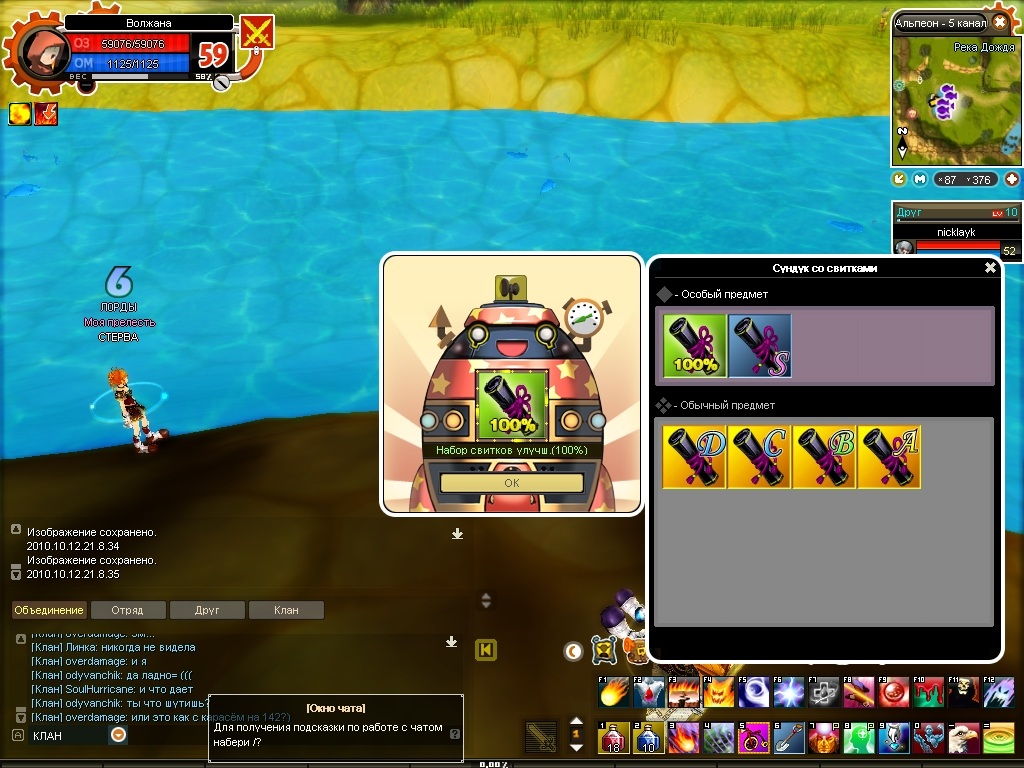1024x768 pixels.
Task: Select the C-rank scroll item
Action: tap(759, 456)
